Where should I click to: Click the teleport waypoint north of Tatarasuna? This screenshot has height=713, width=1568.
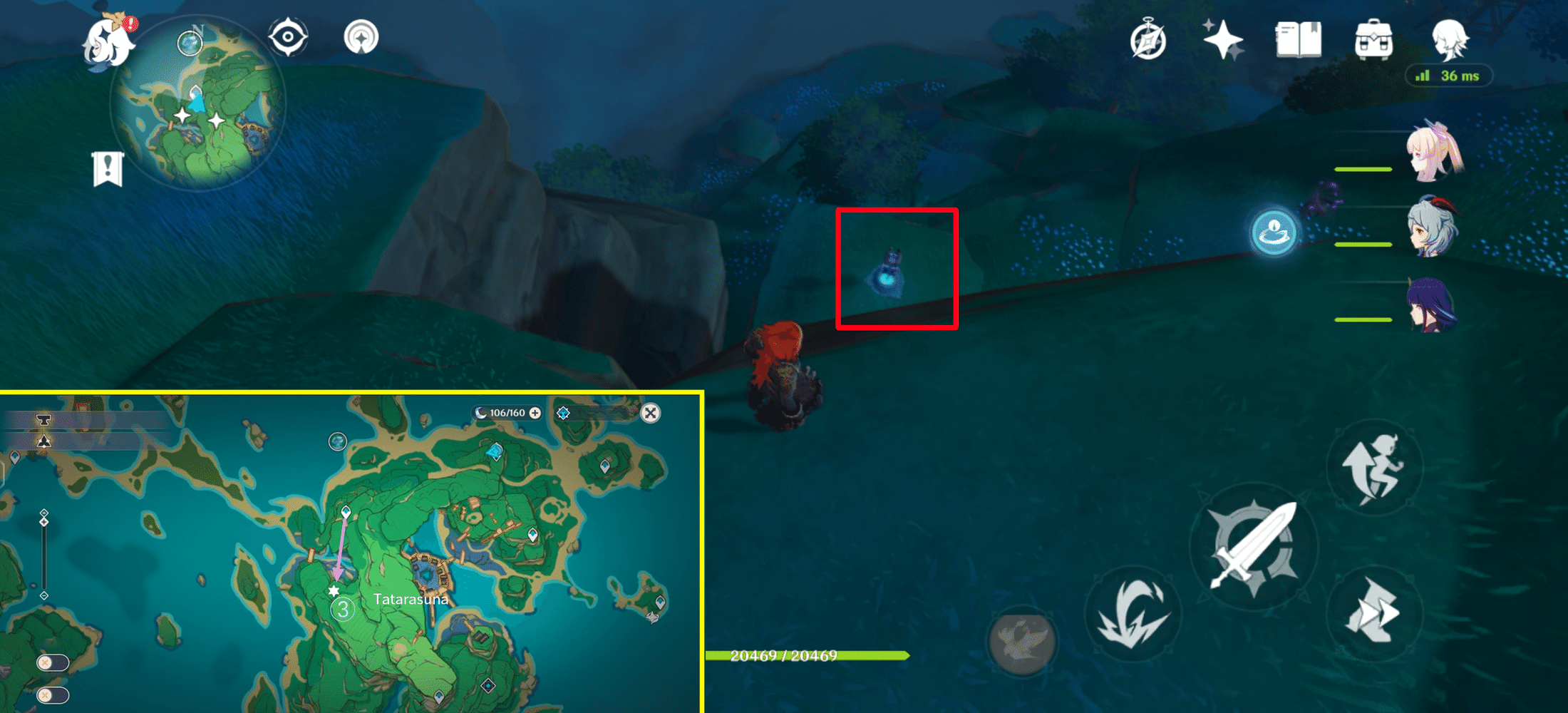pos(346,511)
